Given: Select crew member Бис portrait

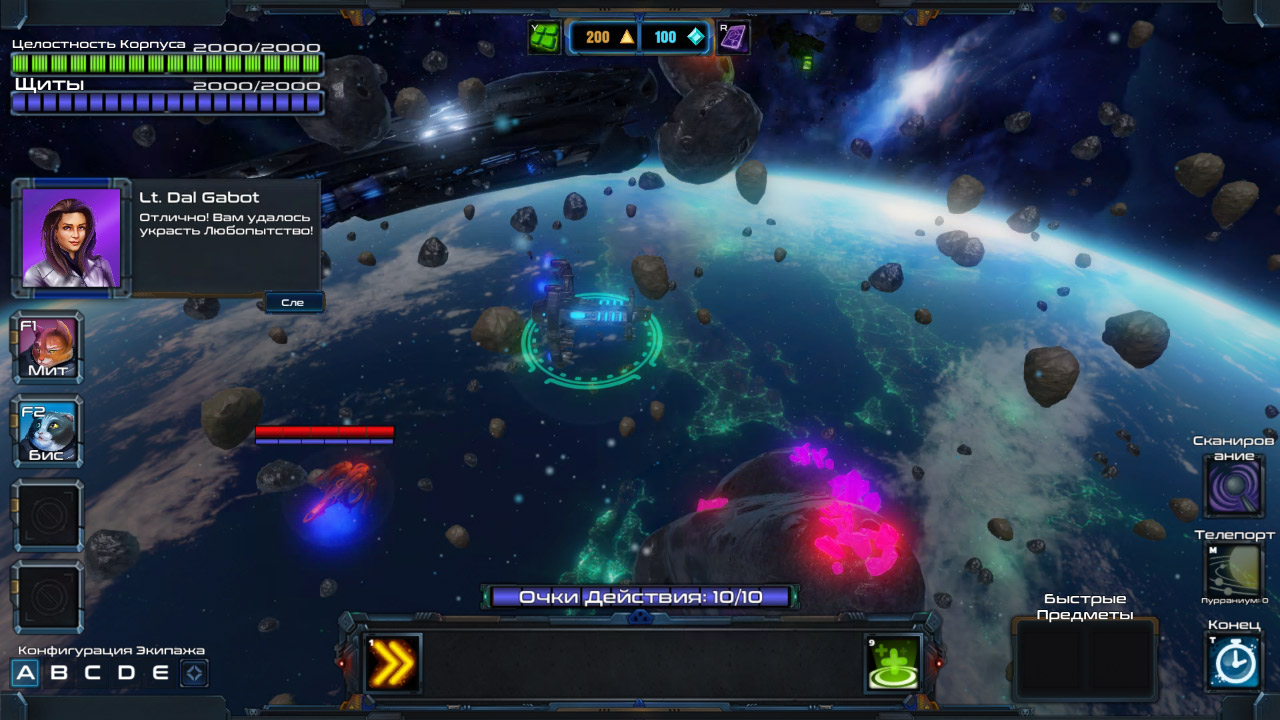Looking at the screenshot, I should pos(48,434).
